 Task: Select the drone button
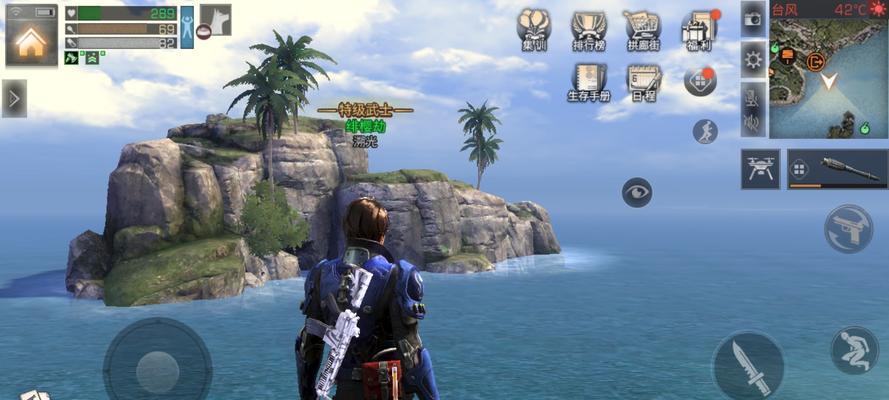[760, 169]
